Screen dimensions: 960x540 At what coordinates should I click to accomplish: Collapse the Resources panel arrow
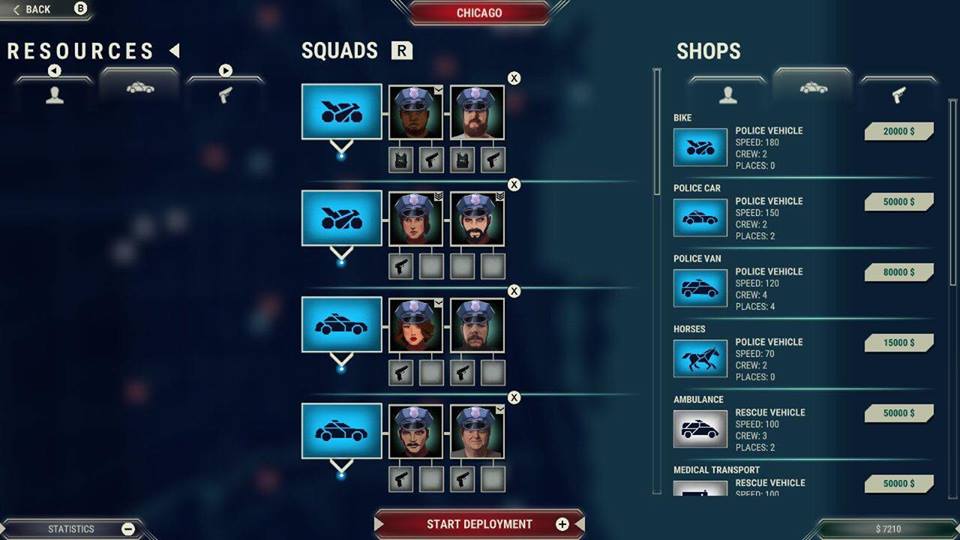pyautogui.click(x=174, y=51)
